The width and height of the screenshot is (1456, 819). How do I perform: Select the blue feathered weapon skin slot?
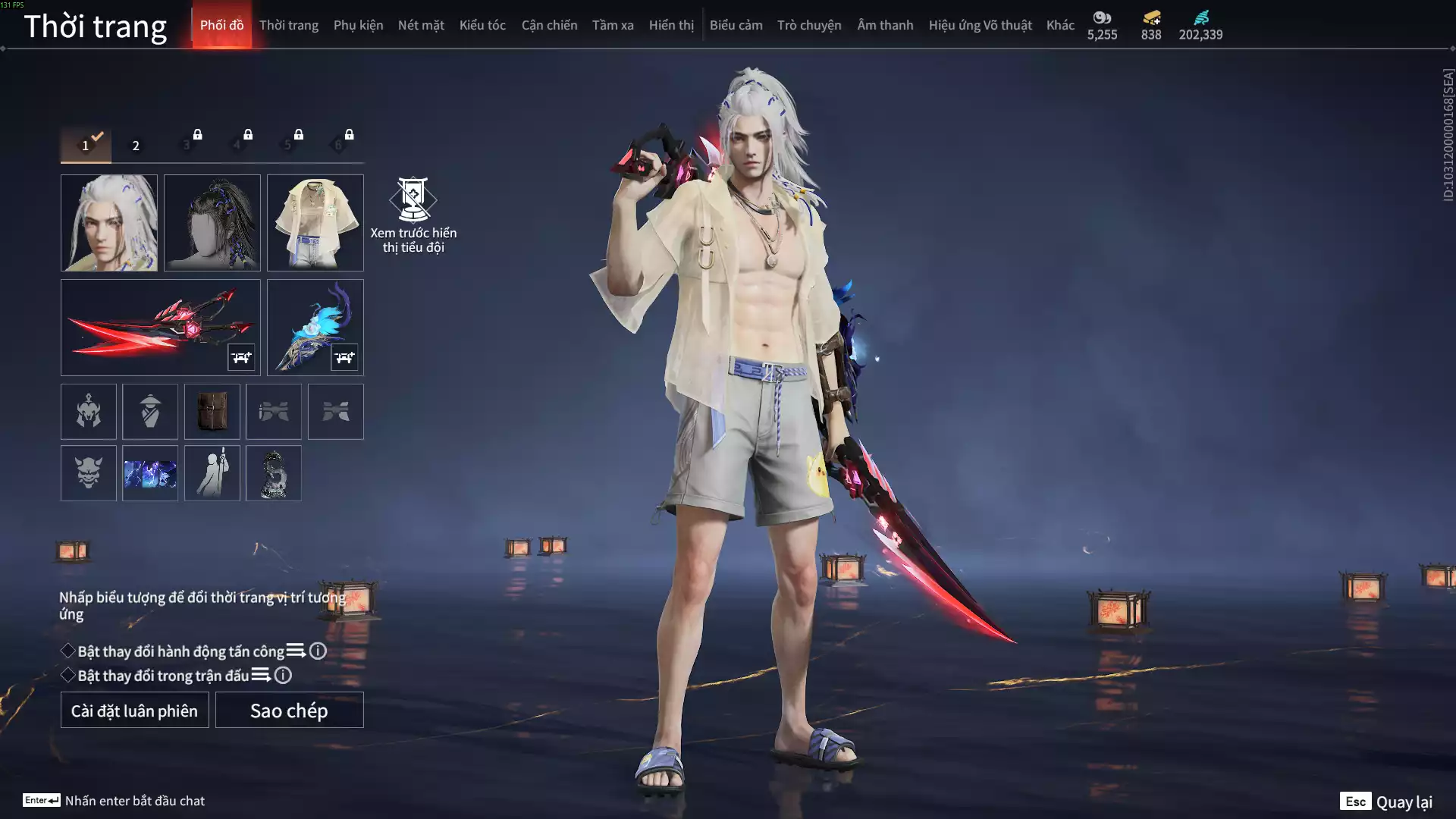point(315,328)
